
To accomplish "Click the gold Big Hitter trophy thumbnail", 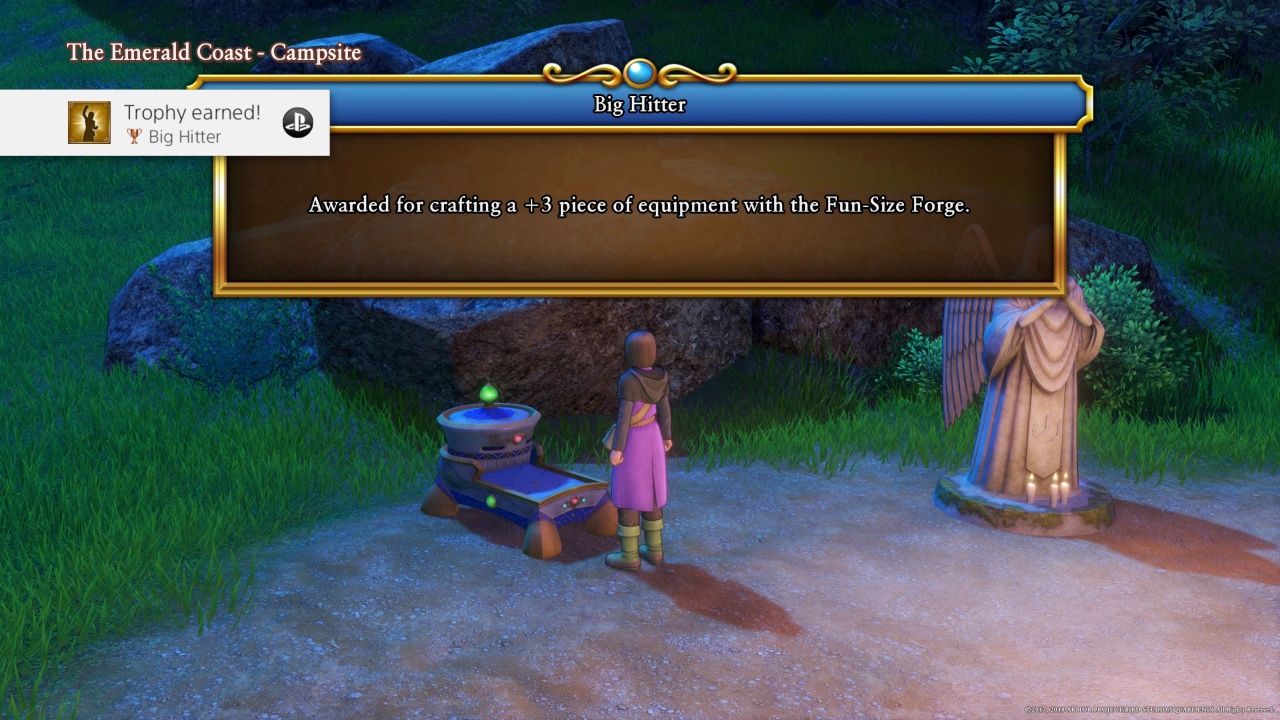I will click(x=89, y=123).
